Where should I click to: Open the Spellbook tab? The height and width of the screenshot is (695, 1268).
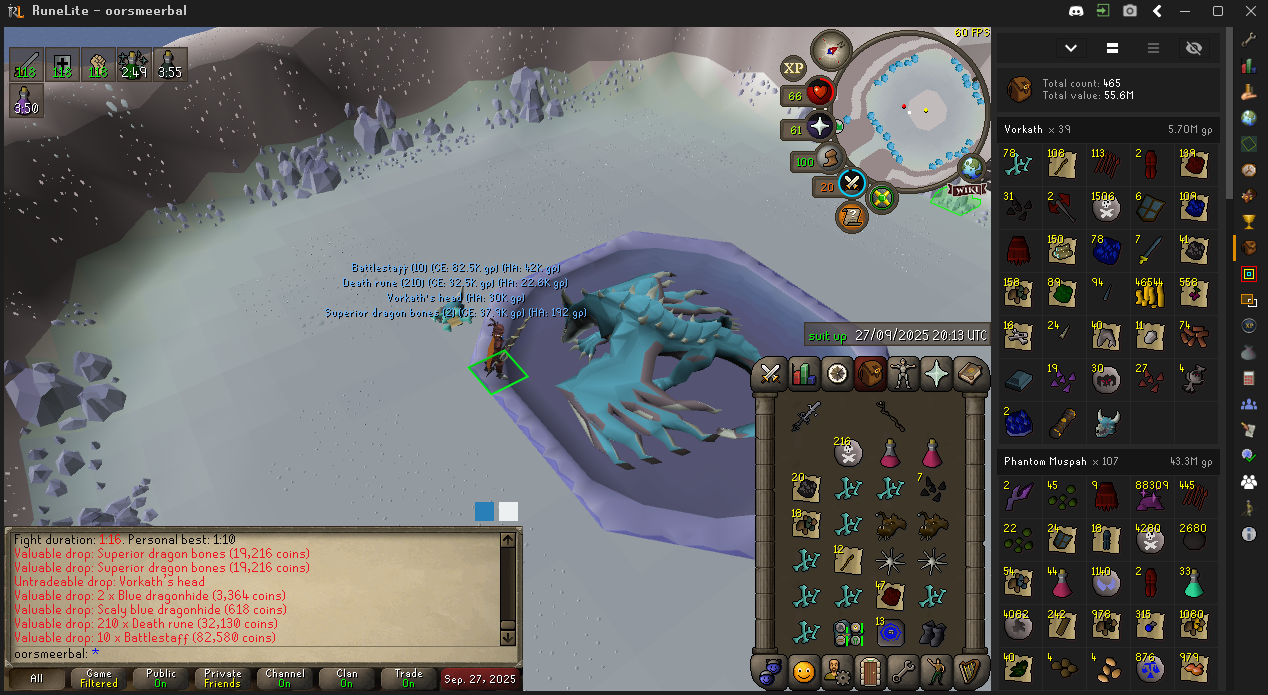(969, 373)
